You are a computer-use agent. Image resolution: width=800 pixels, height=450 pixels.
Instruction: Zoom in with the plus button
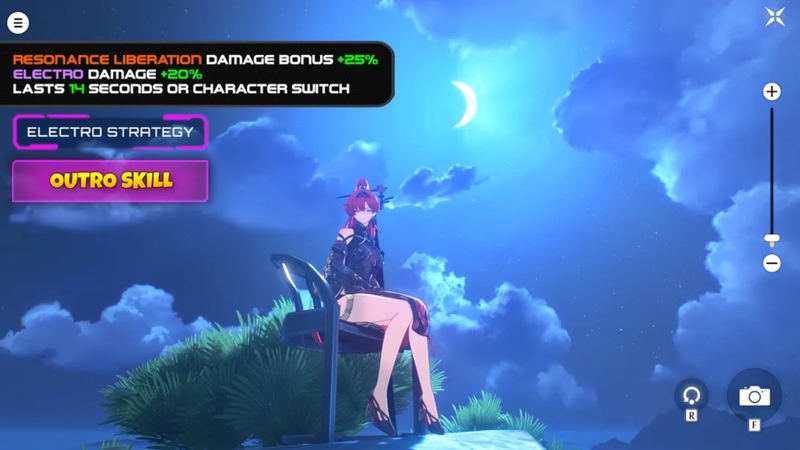[772, 92]
